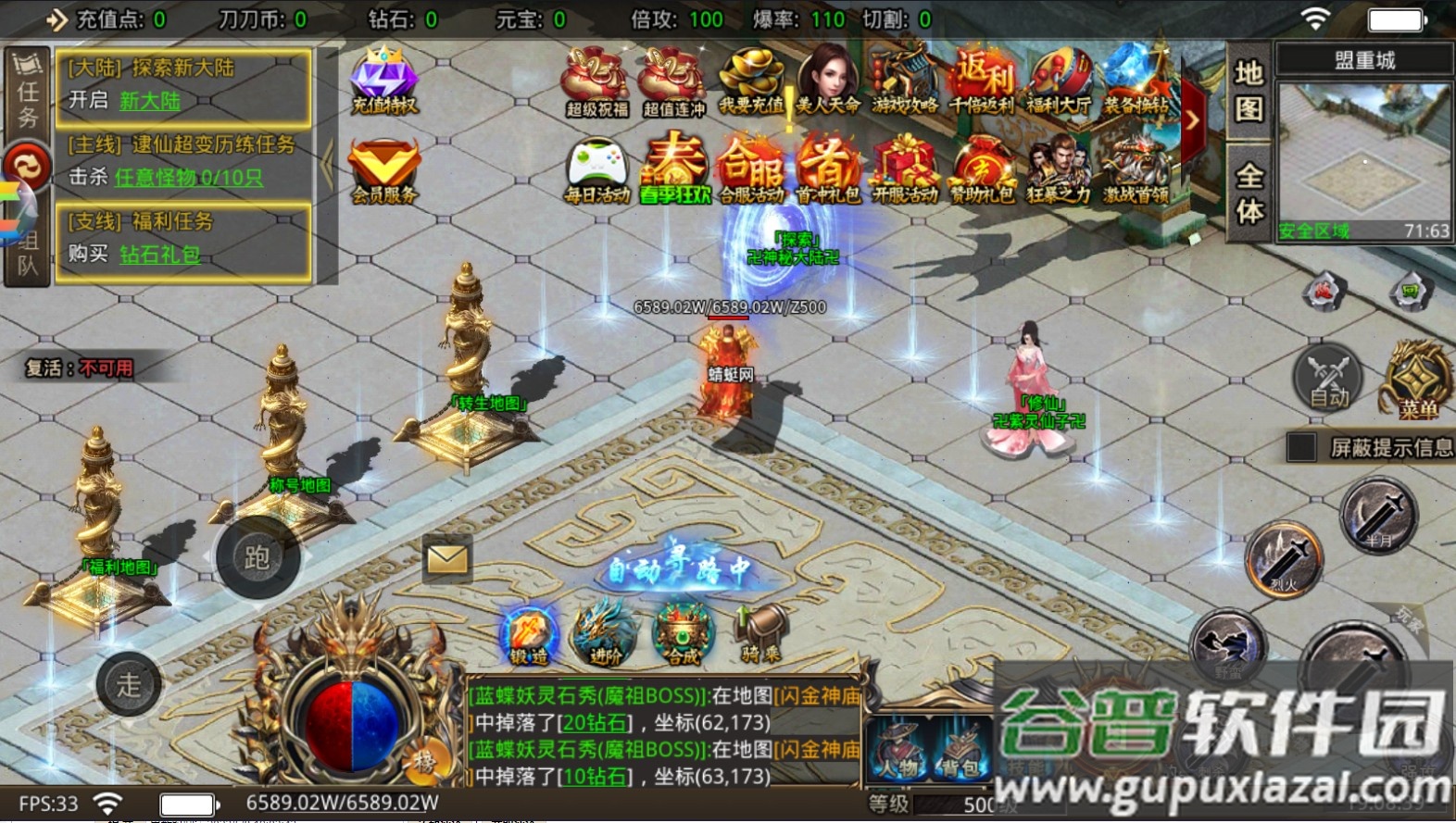Viewport: 1456px width, 823px height.
Task: Open the 充值特权 recharge privilege icon
Action: 384,80
